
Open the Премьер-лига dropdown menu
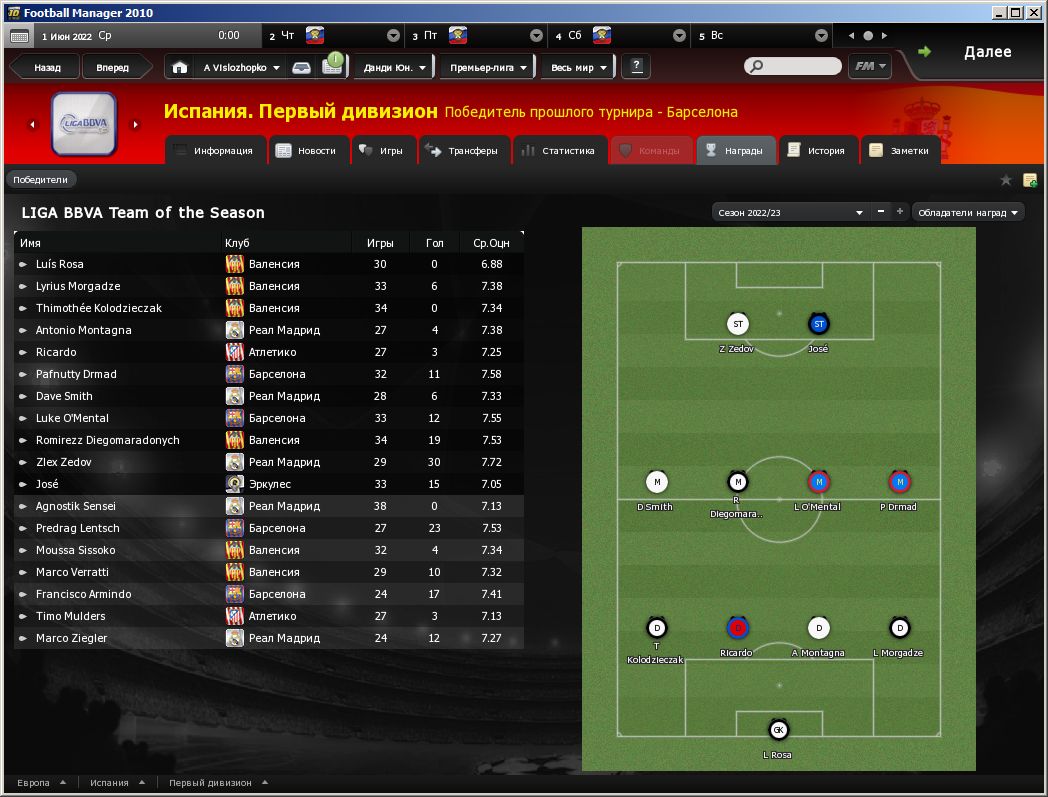488,68
